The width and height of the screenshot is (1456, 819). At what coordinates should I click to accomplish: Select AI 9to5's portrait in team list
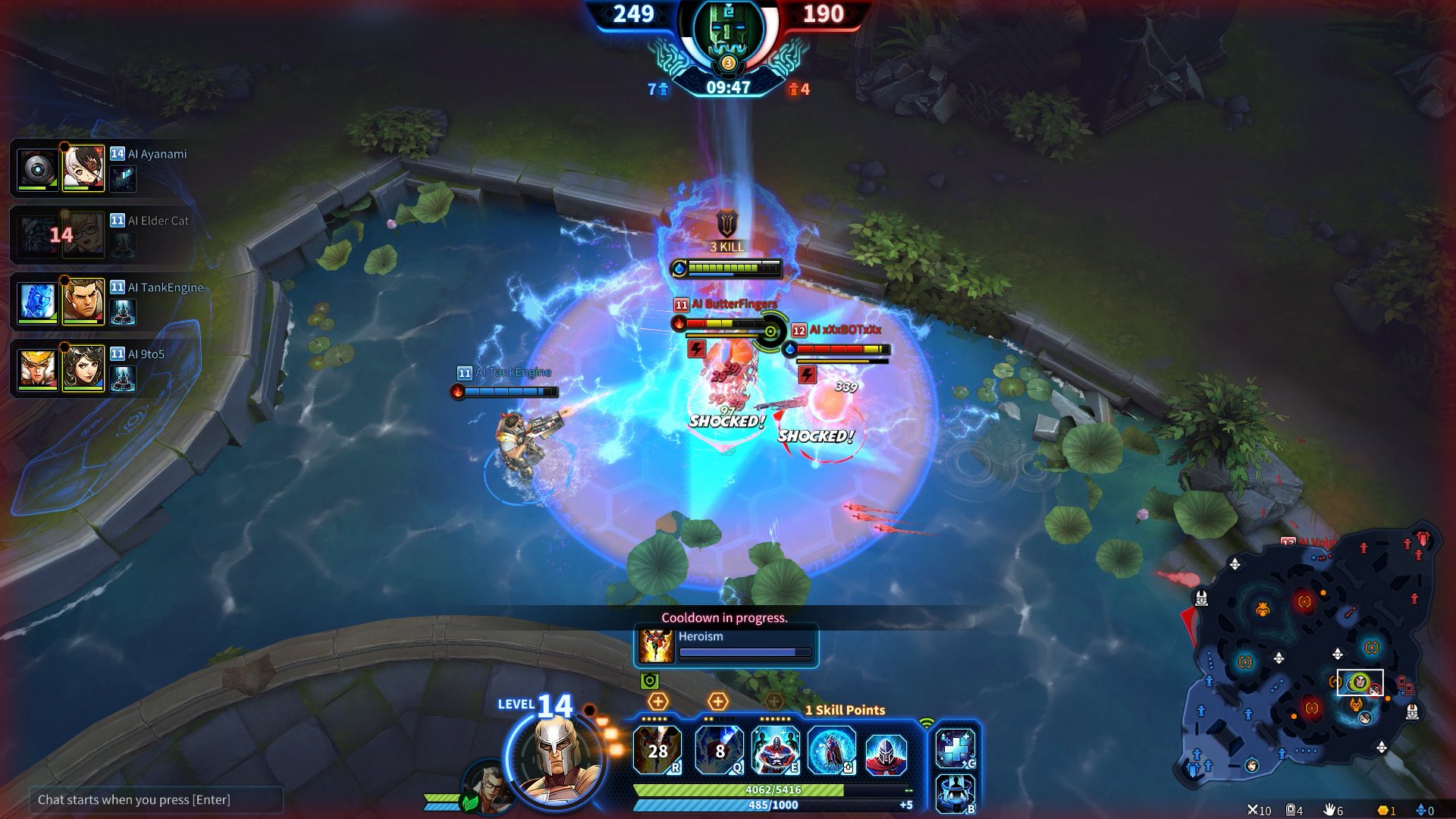83,368
